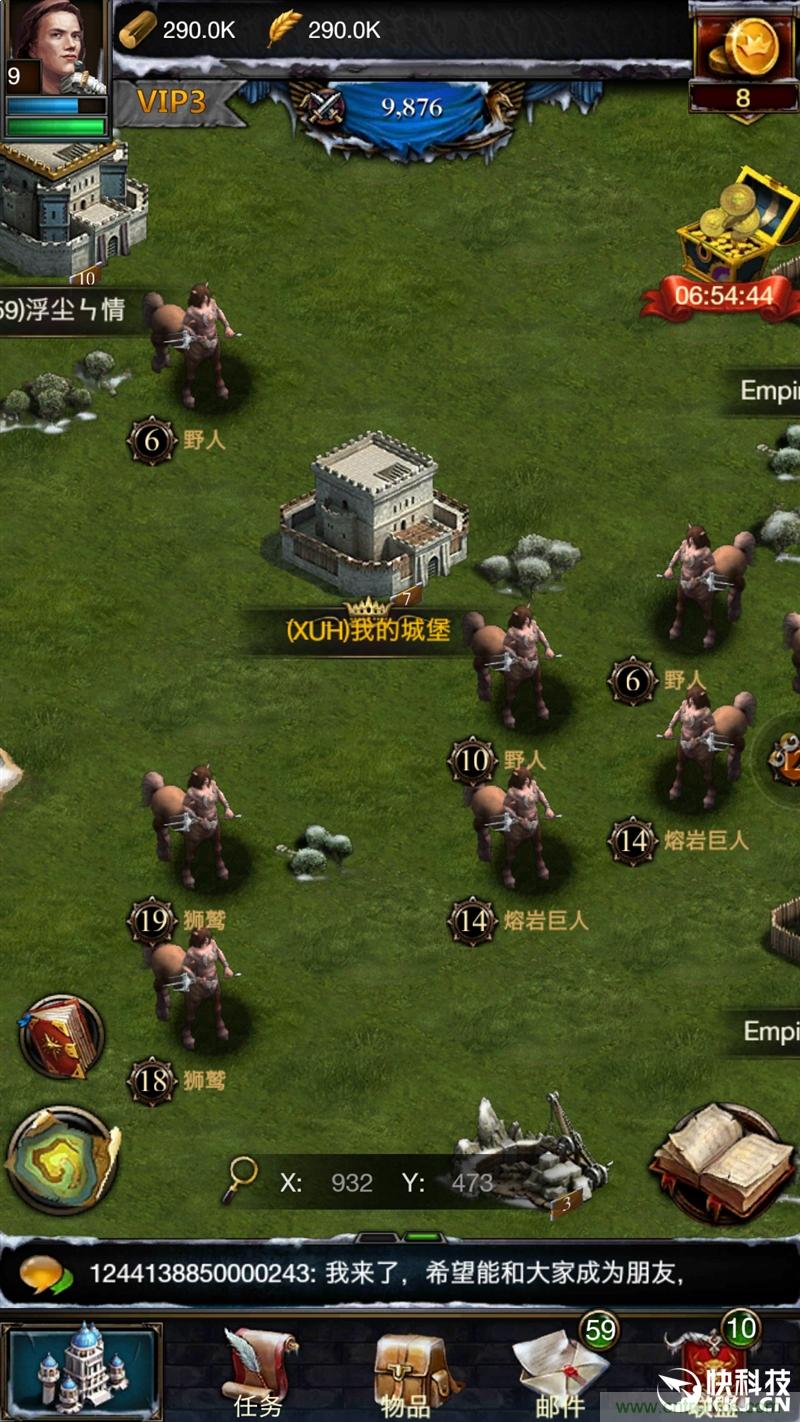Open the gold coins shop icon
The height and width of the screenshot is (1422, 800).
click(x=742, y=52)
